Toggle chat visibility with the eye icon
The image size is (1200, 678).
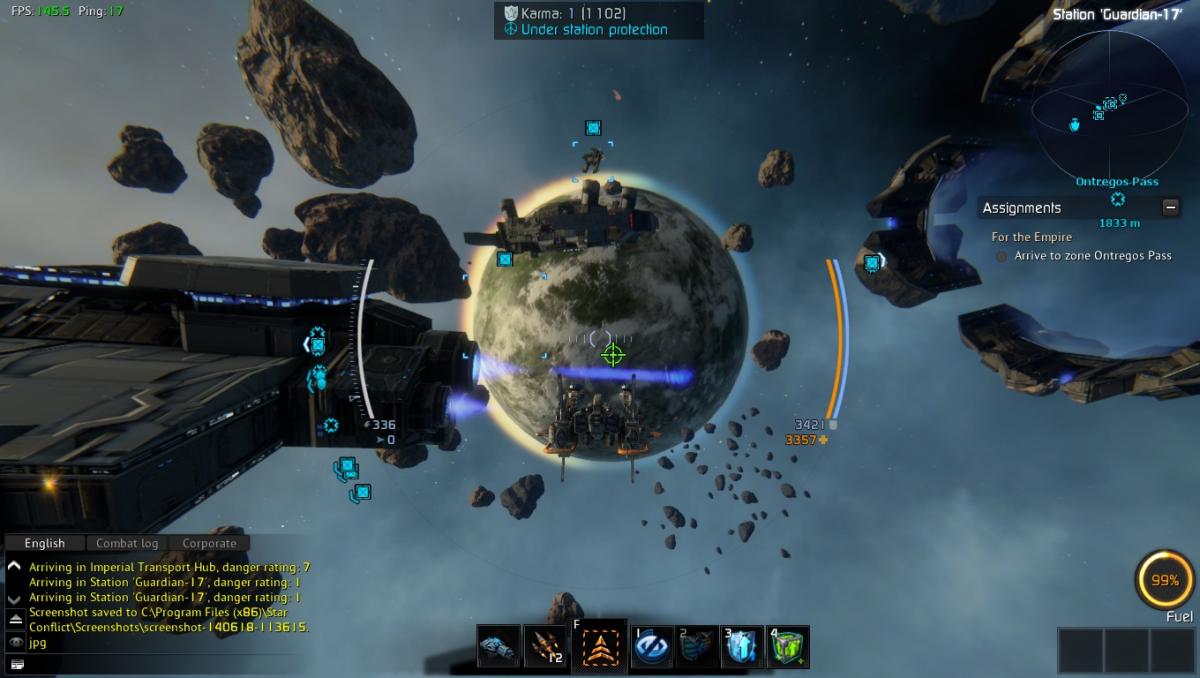click(x=15, y=642)
